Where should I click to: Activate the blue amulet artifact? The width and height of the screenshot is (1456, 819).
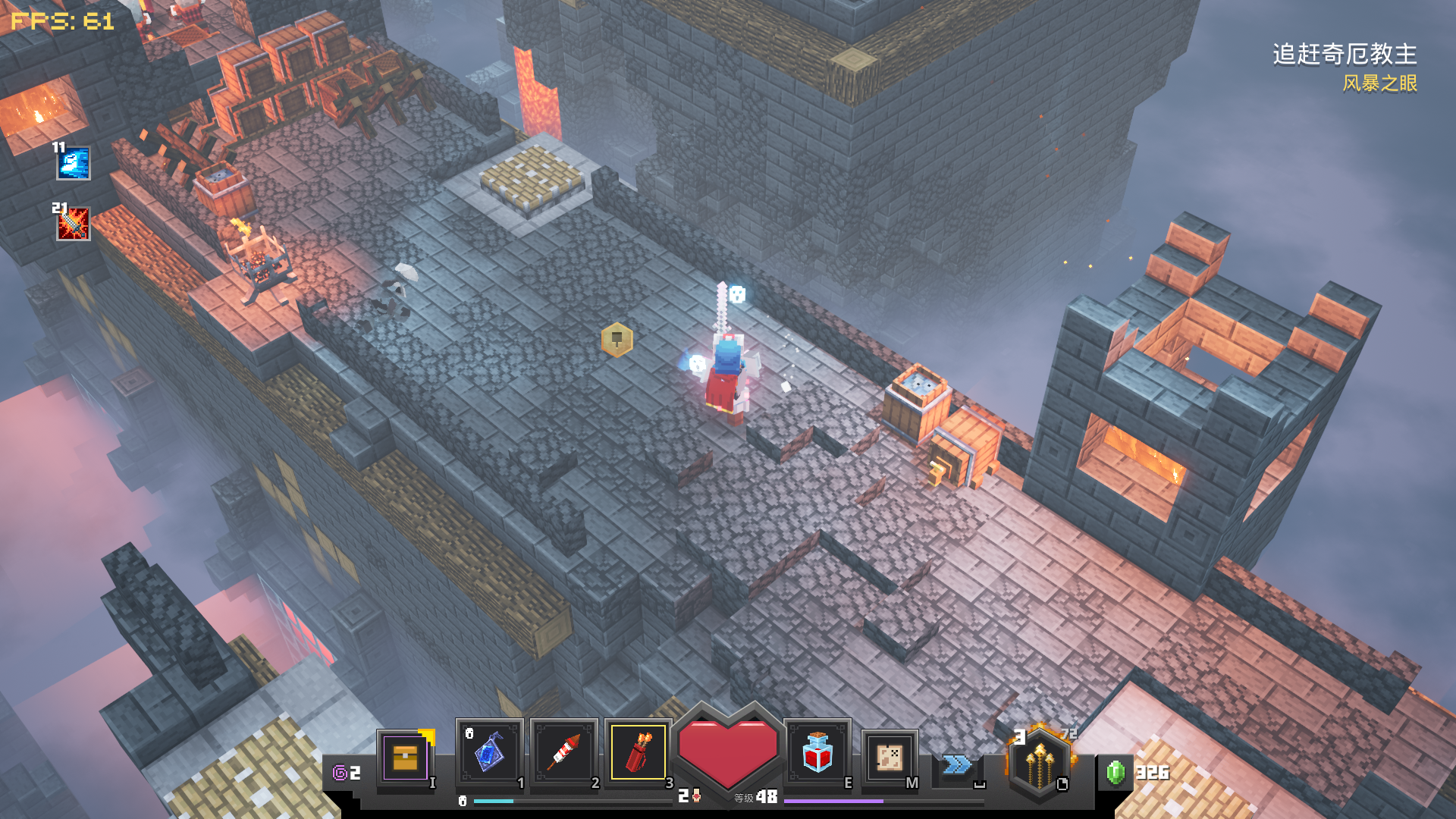pos(489,753)
